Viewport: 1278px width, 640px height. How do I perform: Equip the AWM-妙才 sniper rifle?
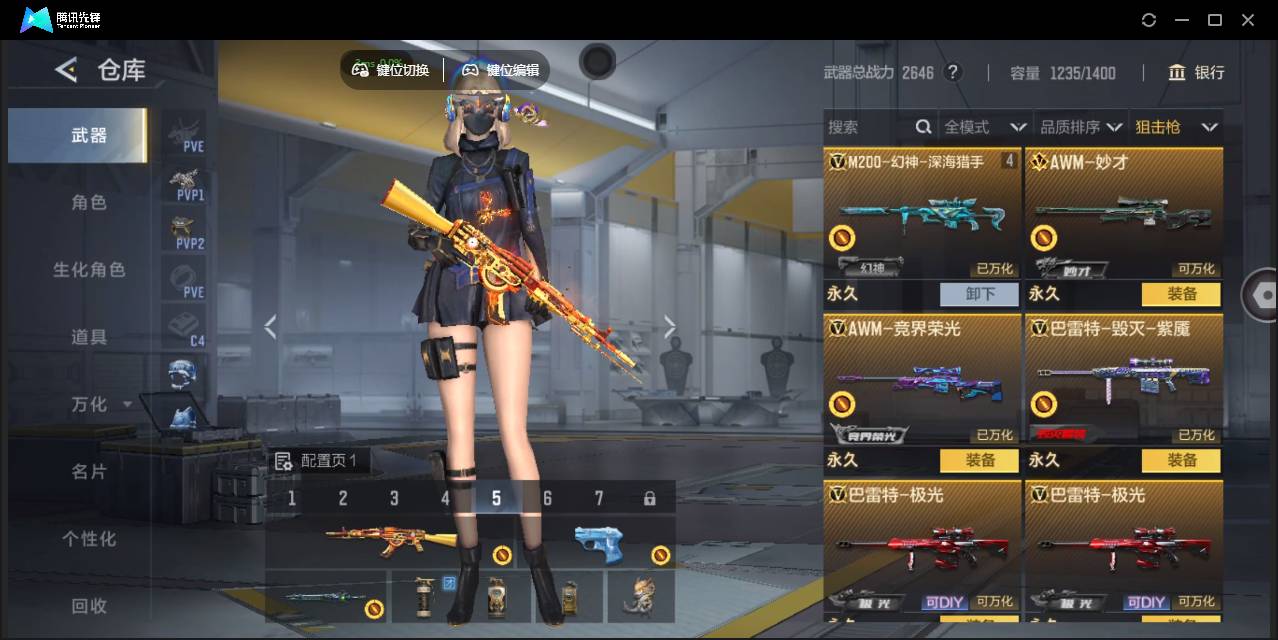(x=1181, y=294)
